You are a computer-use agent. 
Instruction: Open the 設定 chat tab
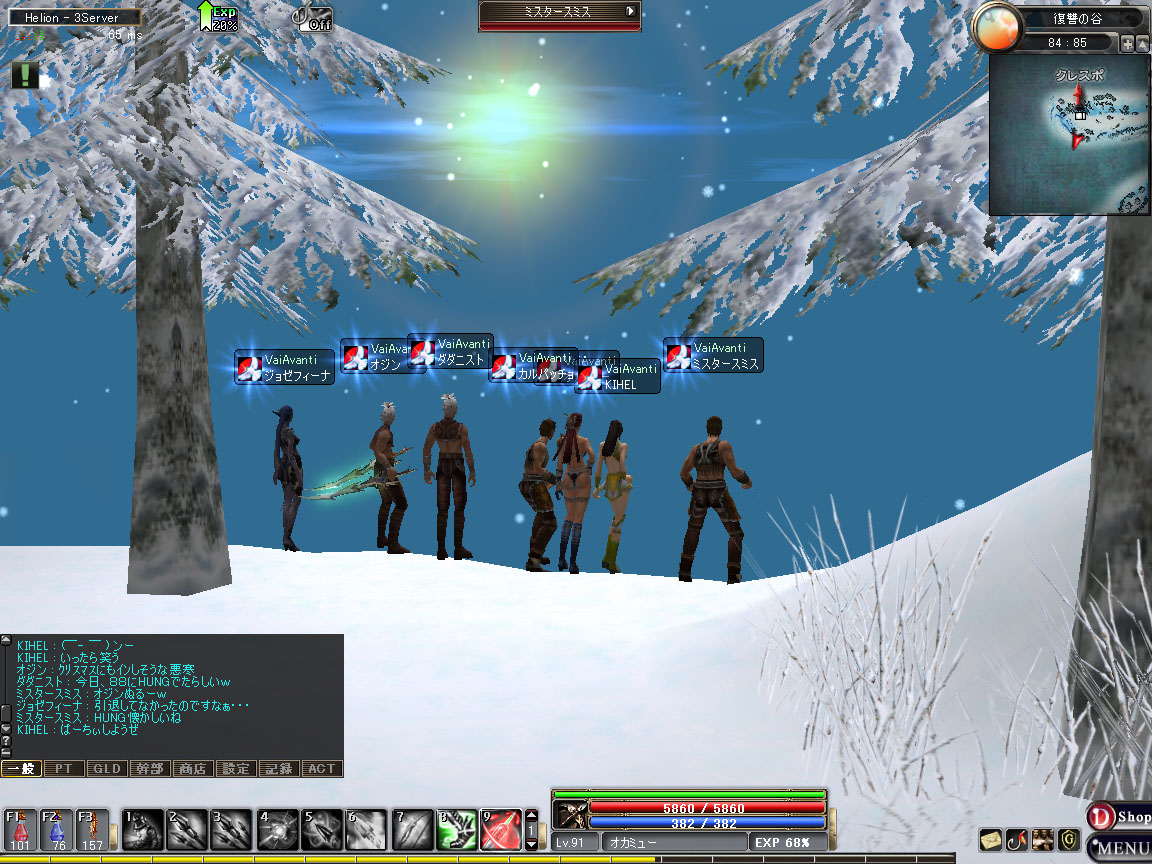click(x=236, y=769)
